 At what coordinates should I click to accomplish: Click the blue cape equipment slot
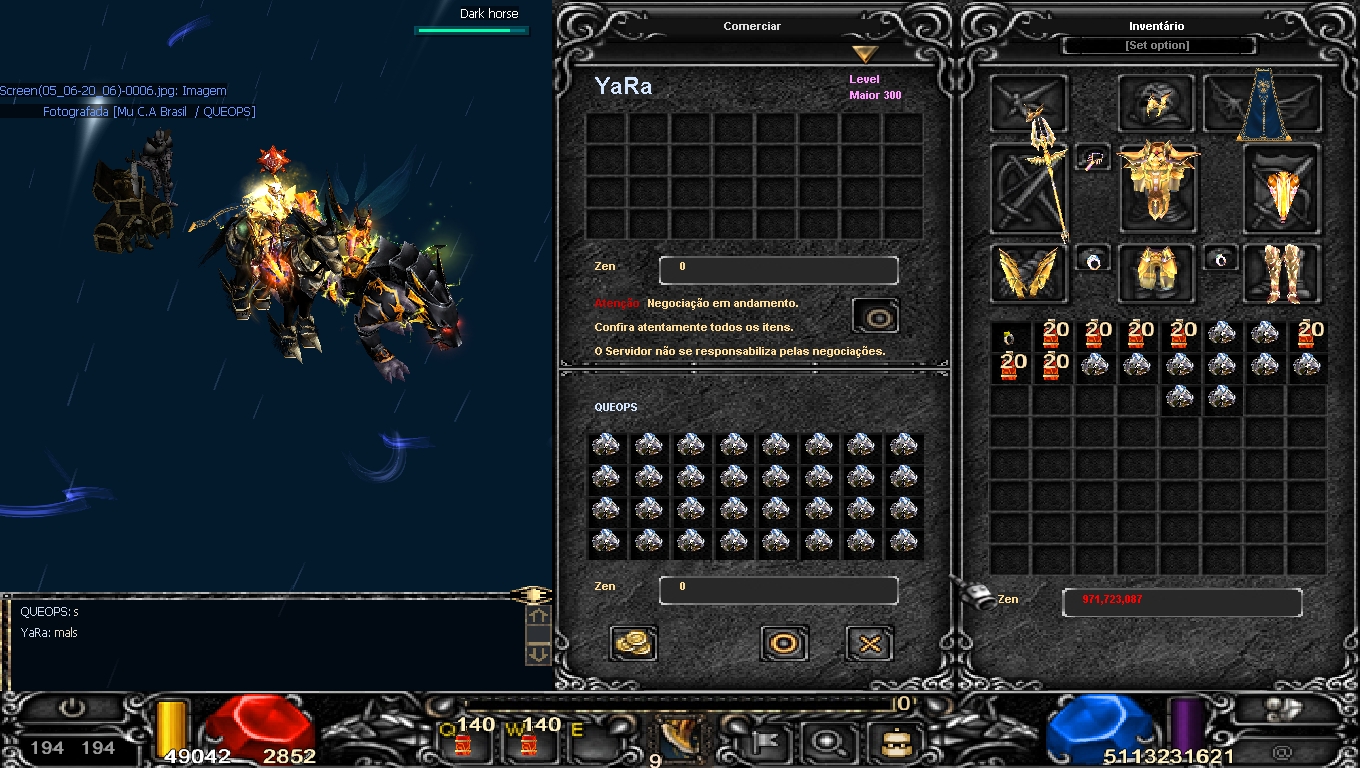click(x=1263, y=104)
